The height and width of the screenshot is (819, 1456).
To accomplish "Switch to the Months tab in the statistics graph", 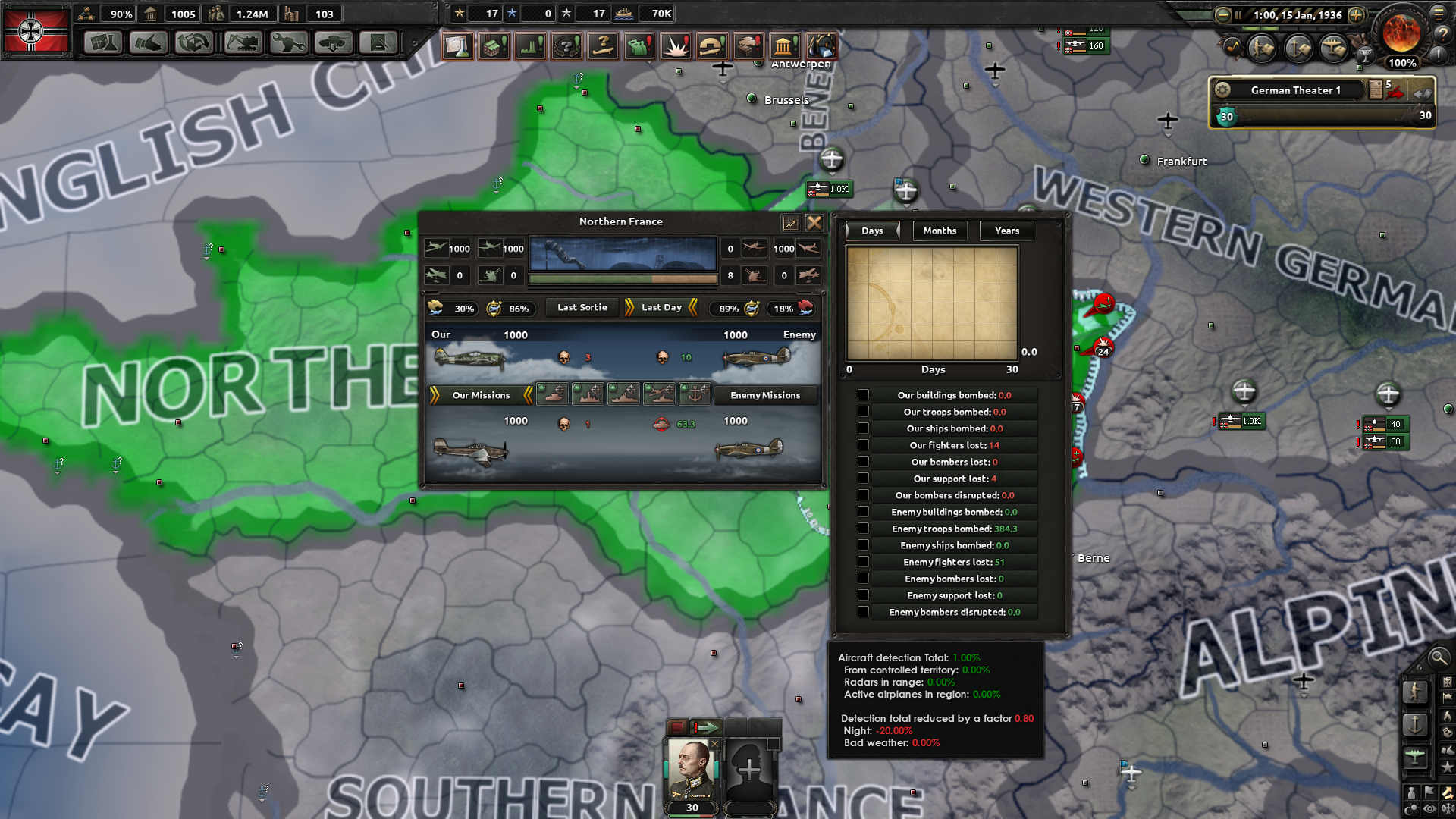I will click(x=940, y=231).
